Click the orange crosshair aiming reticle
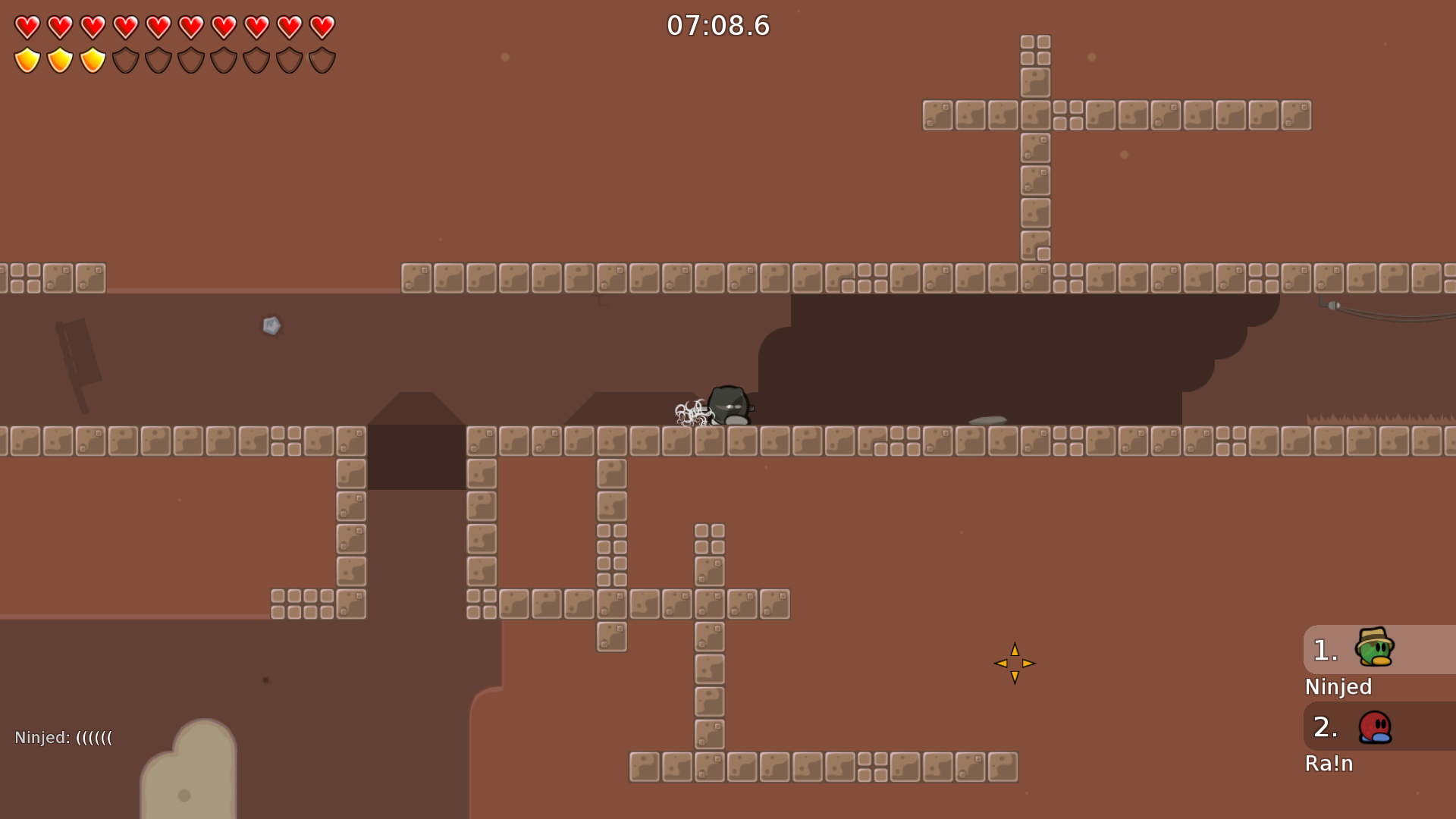Screen dimensions: 1456x819 (x=1014, y=663)
